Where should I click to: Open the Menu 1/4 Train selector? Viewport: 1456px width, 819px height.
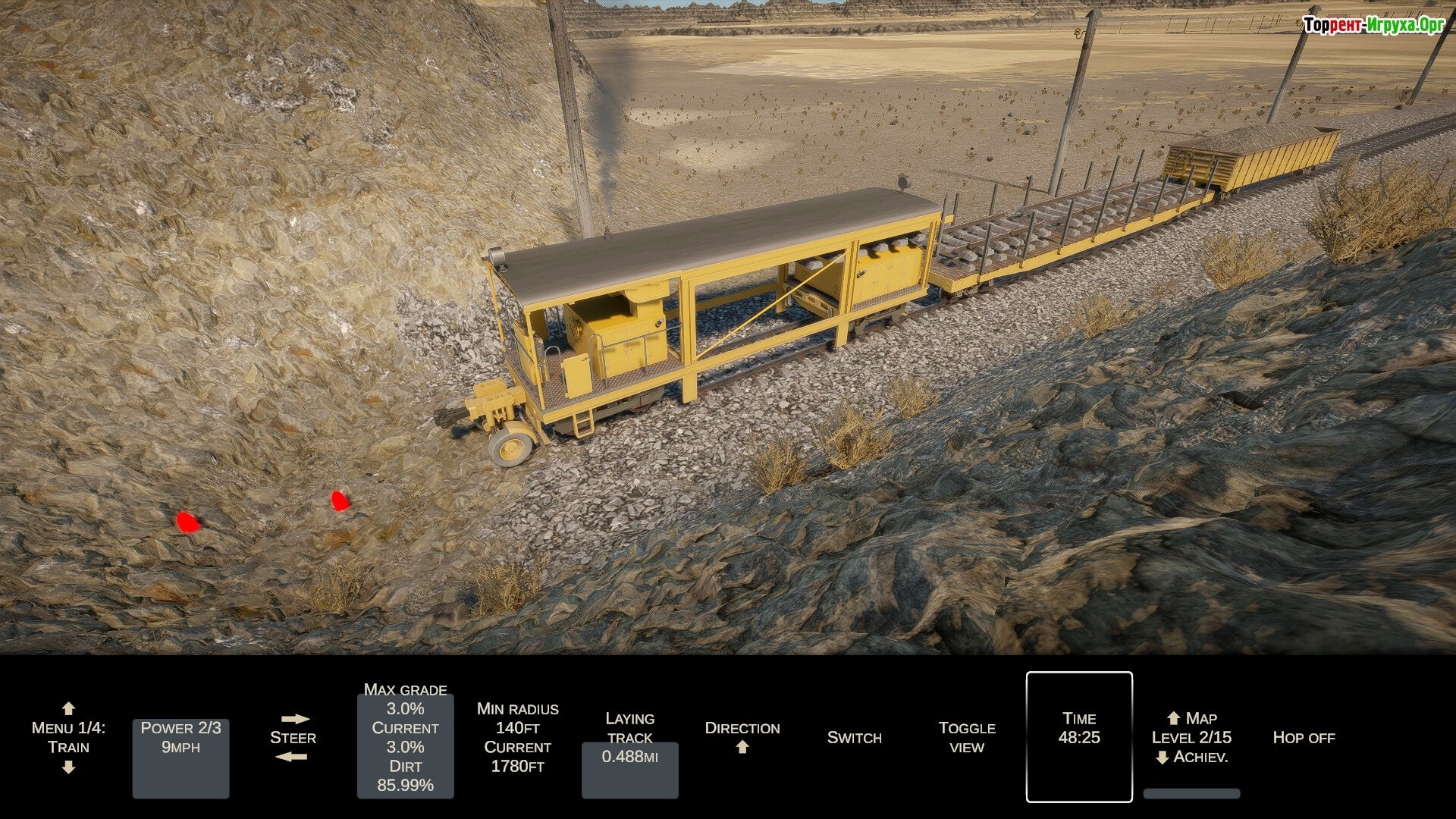pyautogui.click(x=68, y=737)
